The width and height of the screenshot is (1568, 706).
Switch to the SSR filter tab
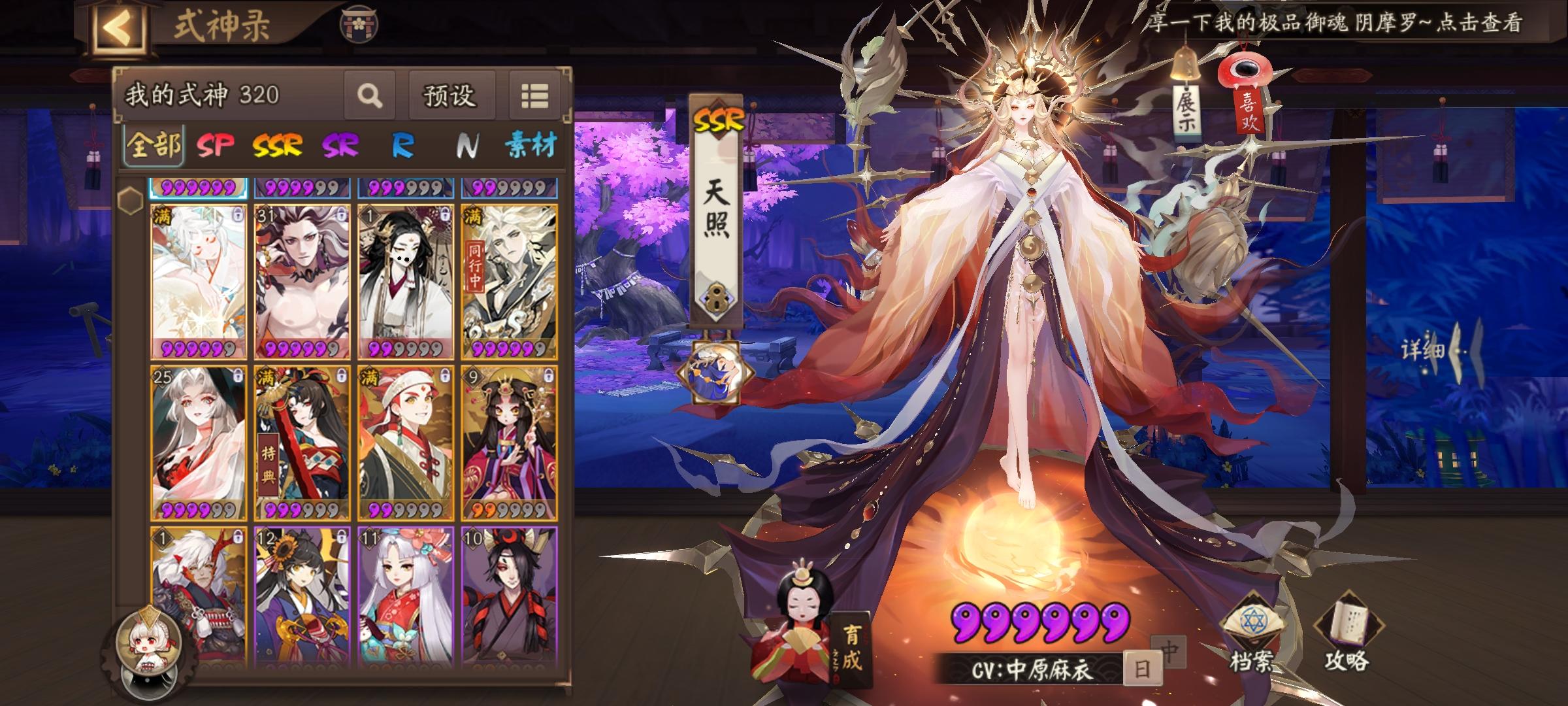coord(277,145)
